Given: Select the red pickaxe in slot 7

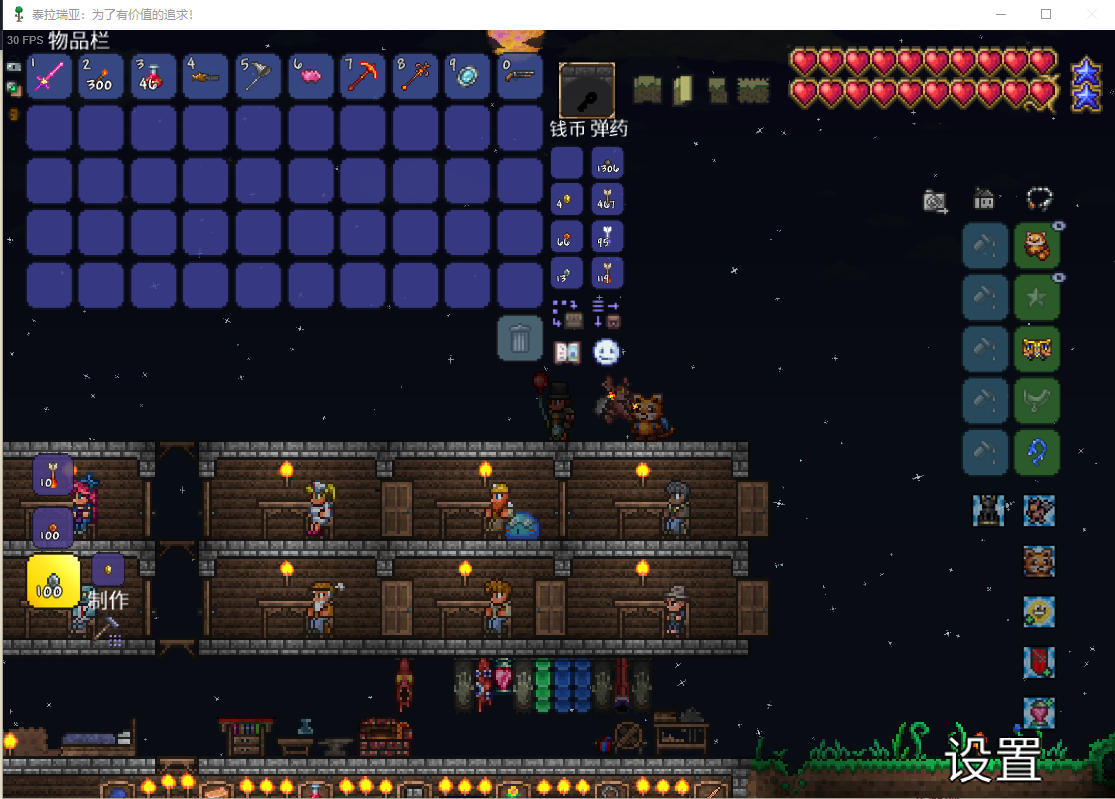Looking at the screenshot, I should coord(362,76).
